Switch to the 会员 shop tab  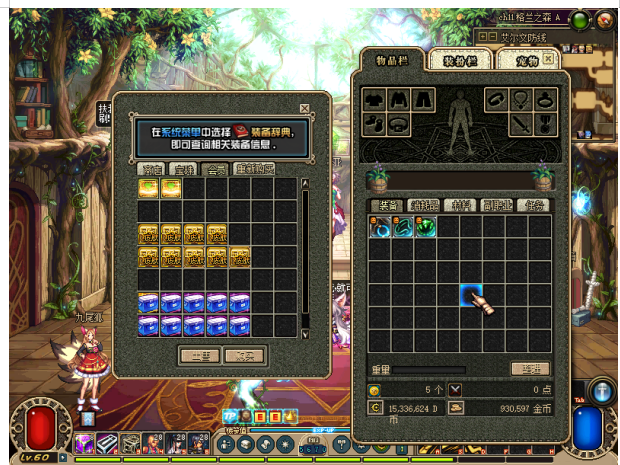pos(214,169)
